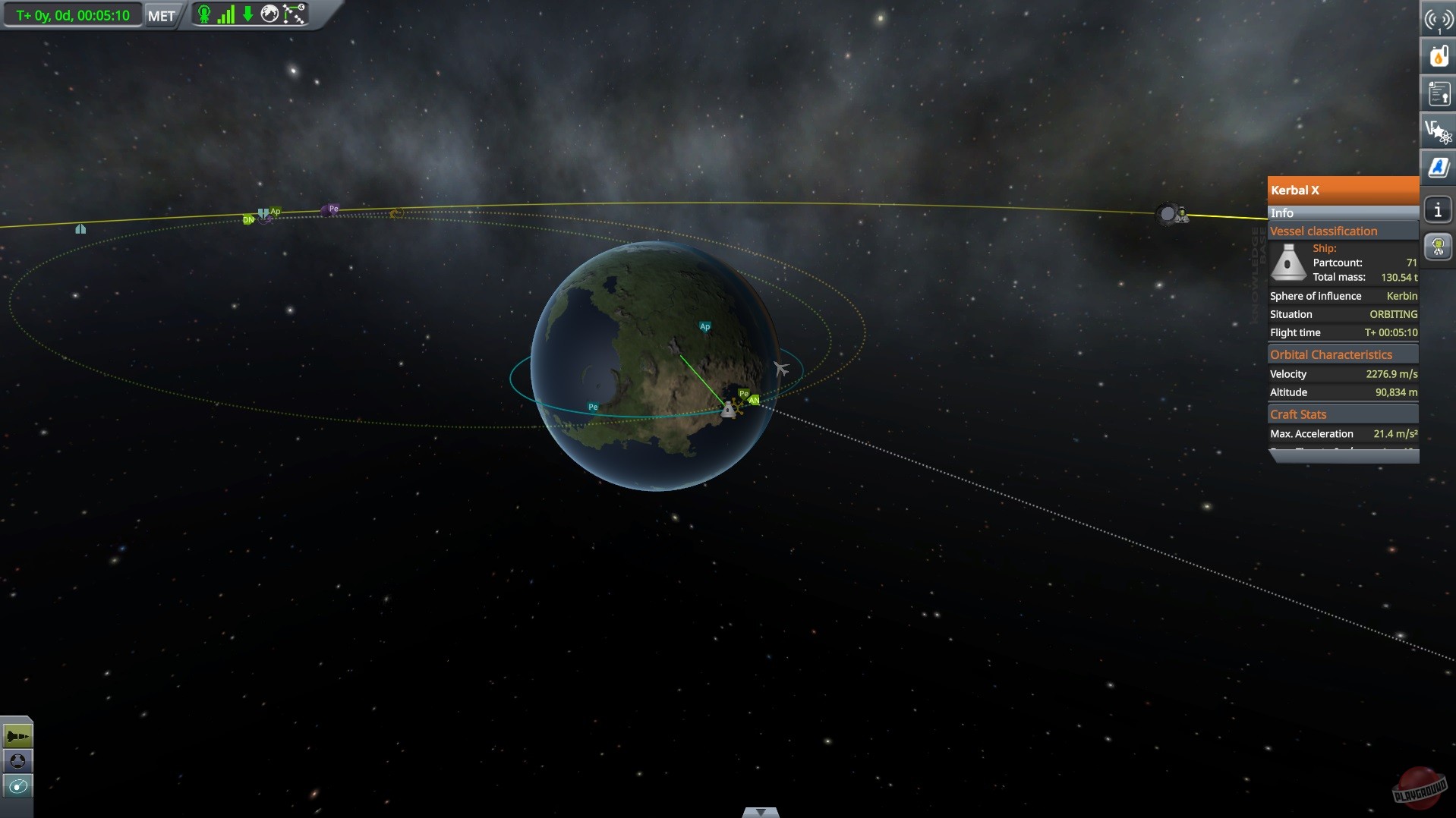
Task: Click the science experiment icon on the sidebar
Action: coord(1437,130)
